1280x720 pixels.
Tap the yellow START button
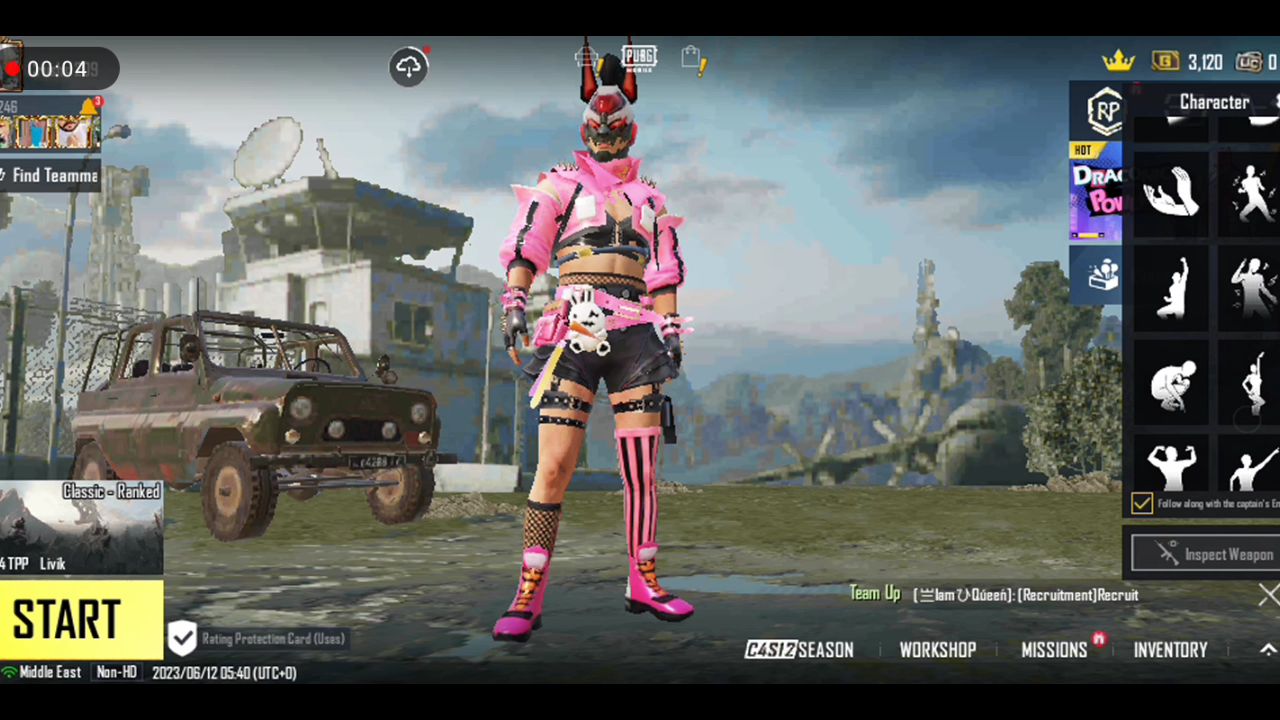(80, 620)
